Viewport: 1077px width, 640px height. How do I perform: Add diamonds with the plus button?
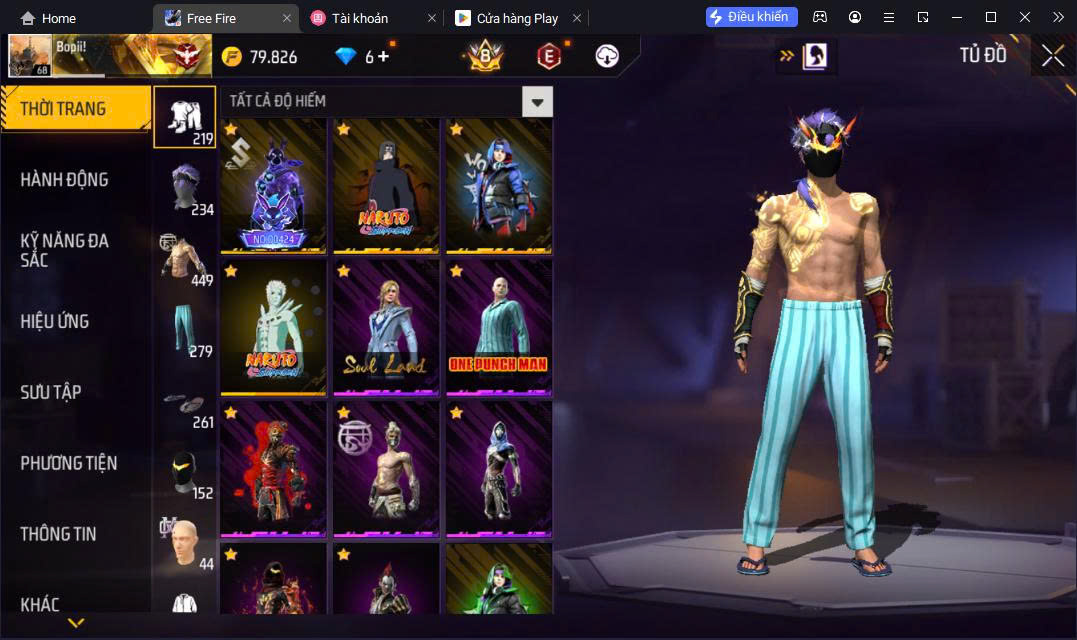click(384, 57)
